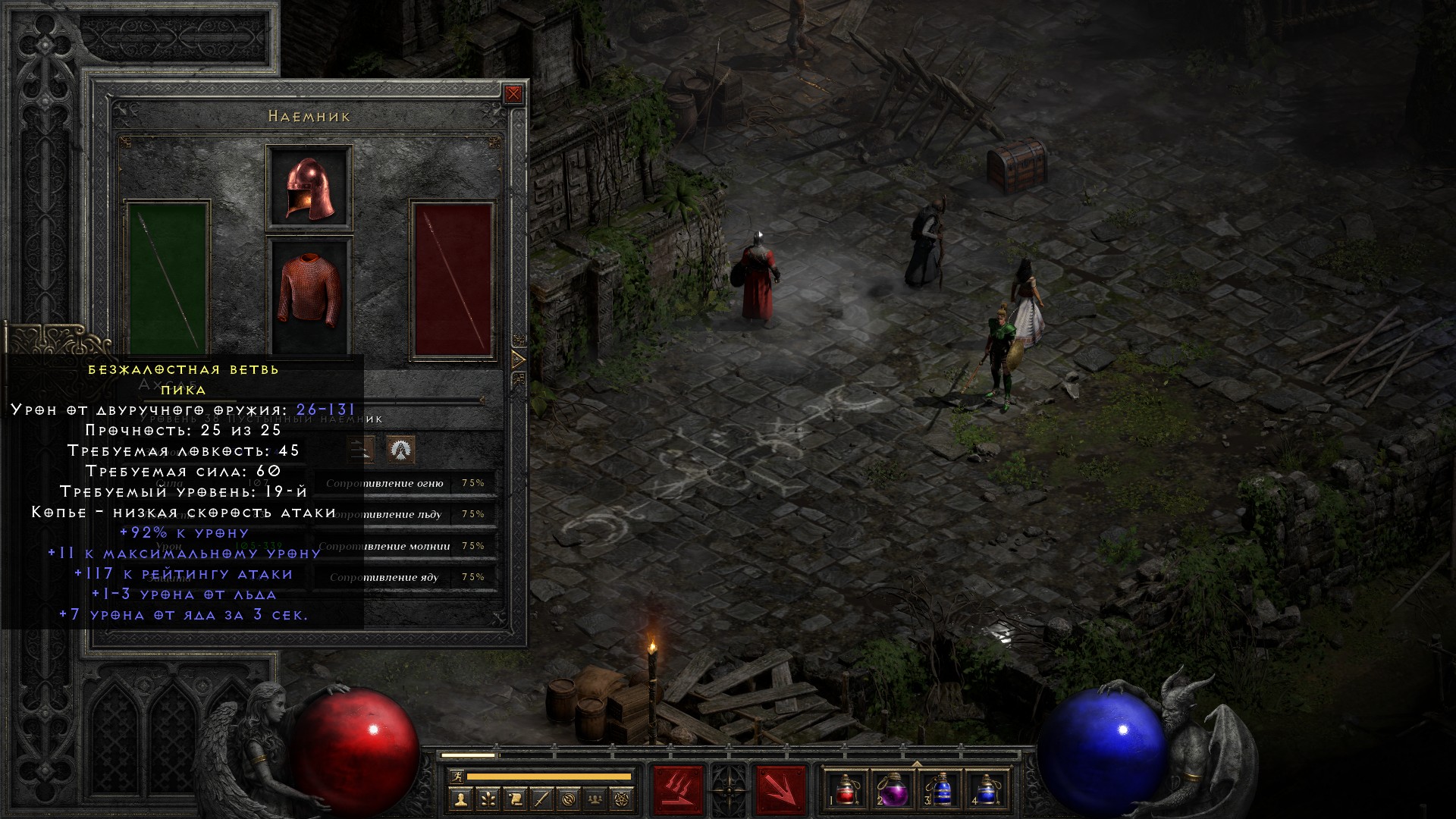
Task: Open the party icon with three figures
Action: (x=597, y=799)
